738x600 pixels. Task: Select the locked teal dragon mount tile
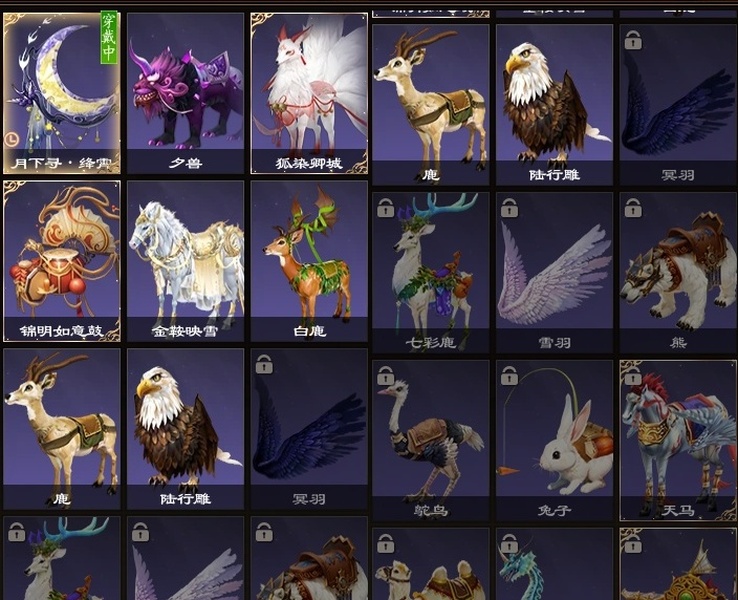(554, 566)
